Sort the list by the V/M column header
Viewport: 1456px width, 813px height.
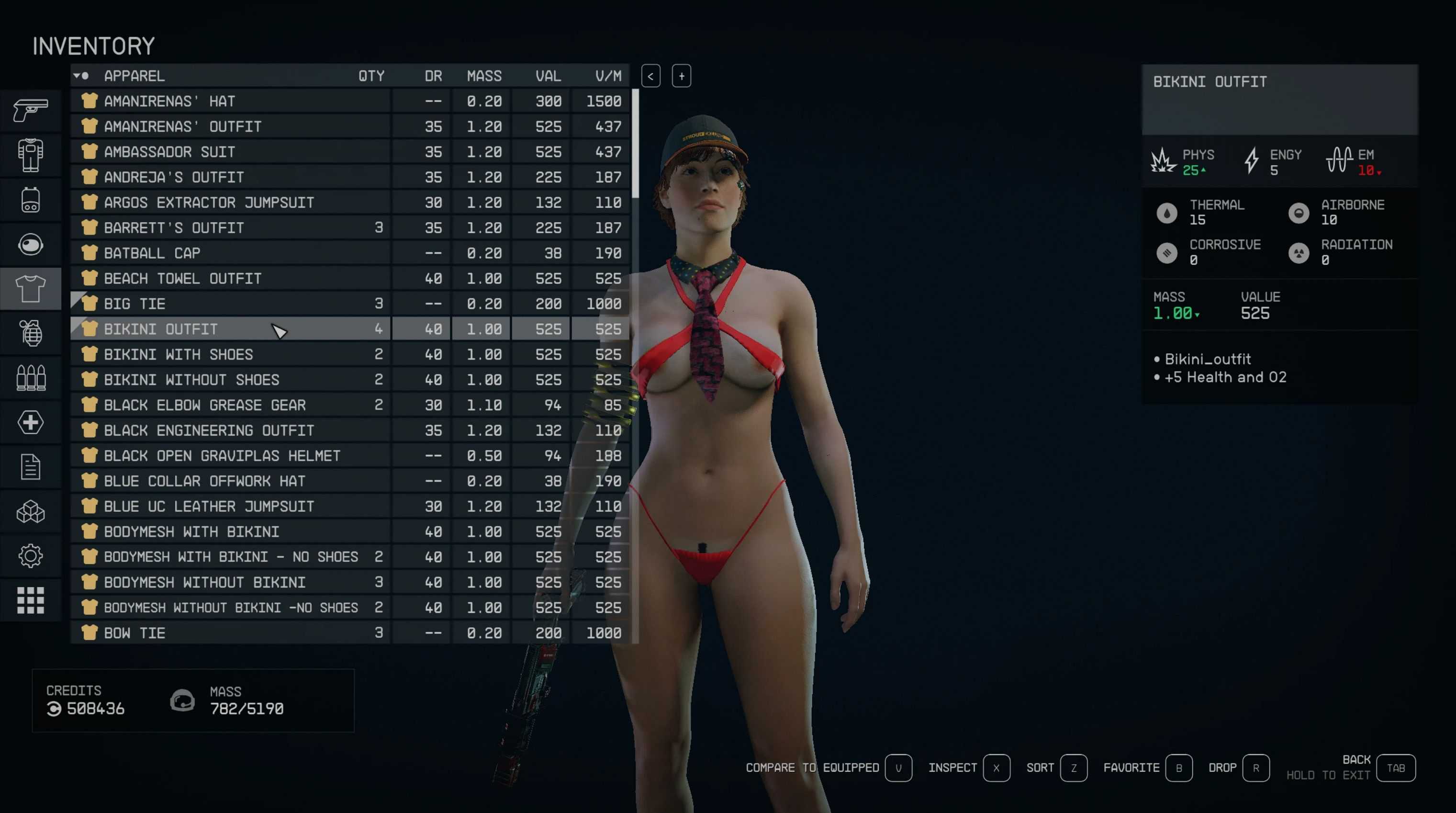607,76
